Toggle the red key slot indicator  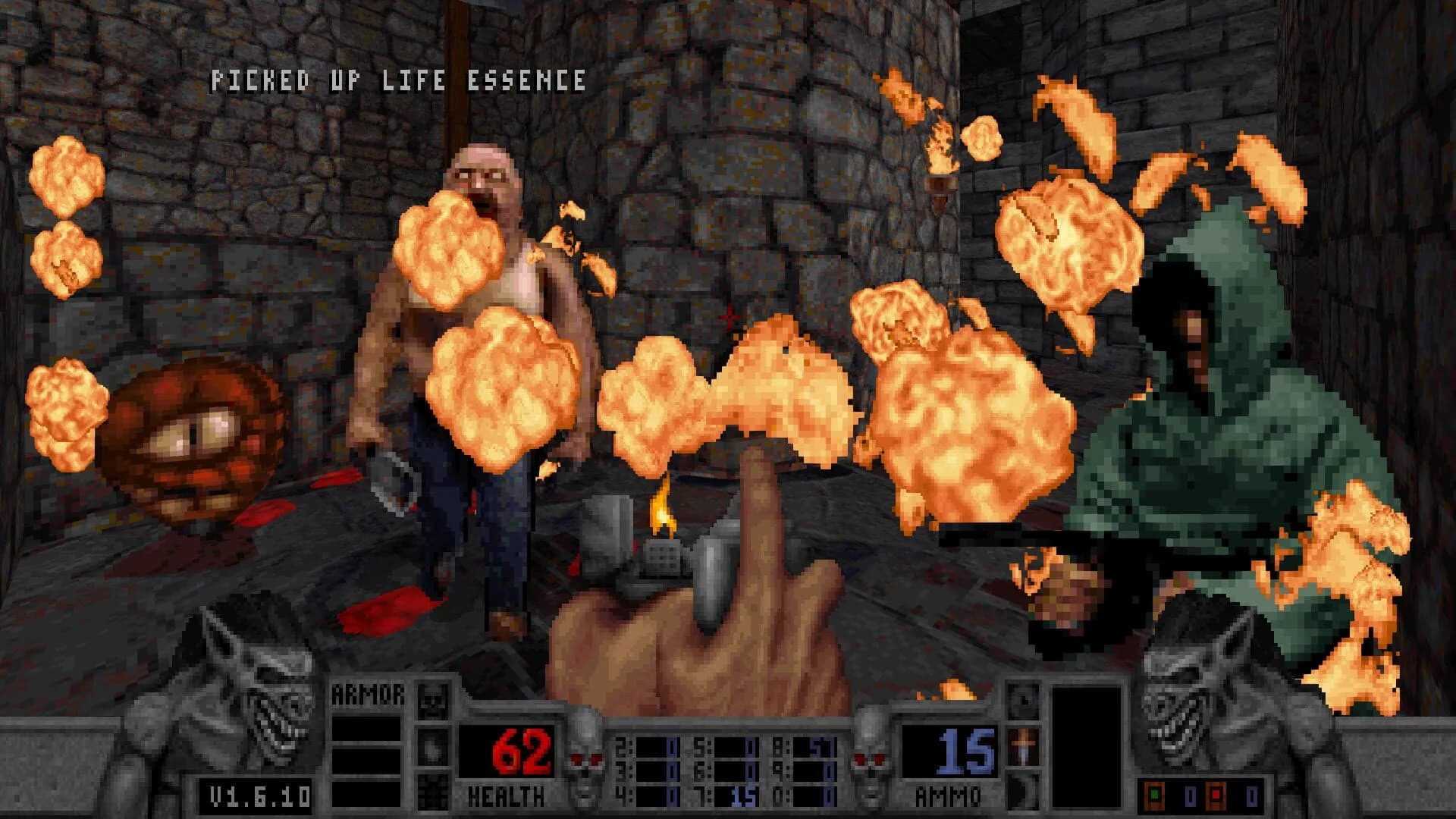1216,794
